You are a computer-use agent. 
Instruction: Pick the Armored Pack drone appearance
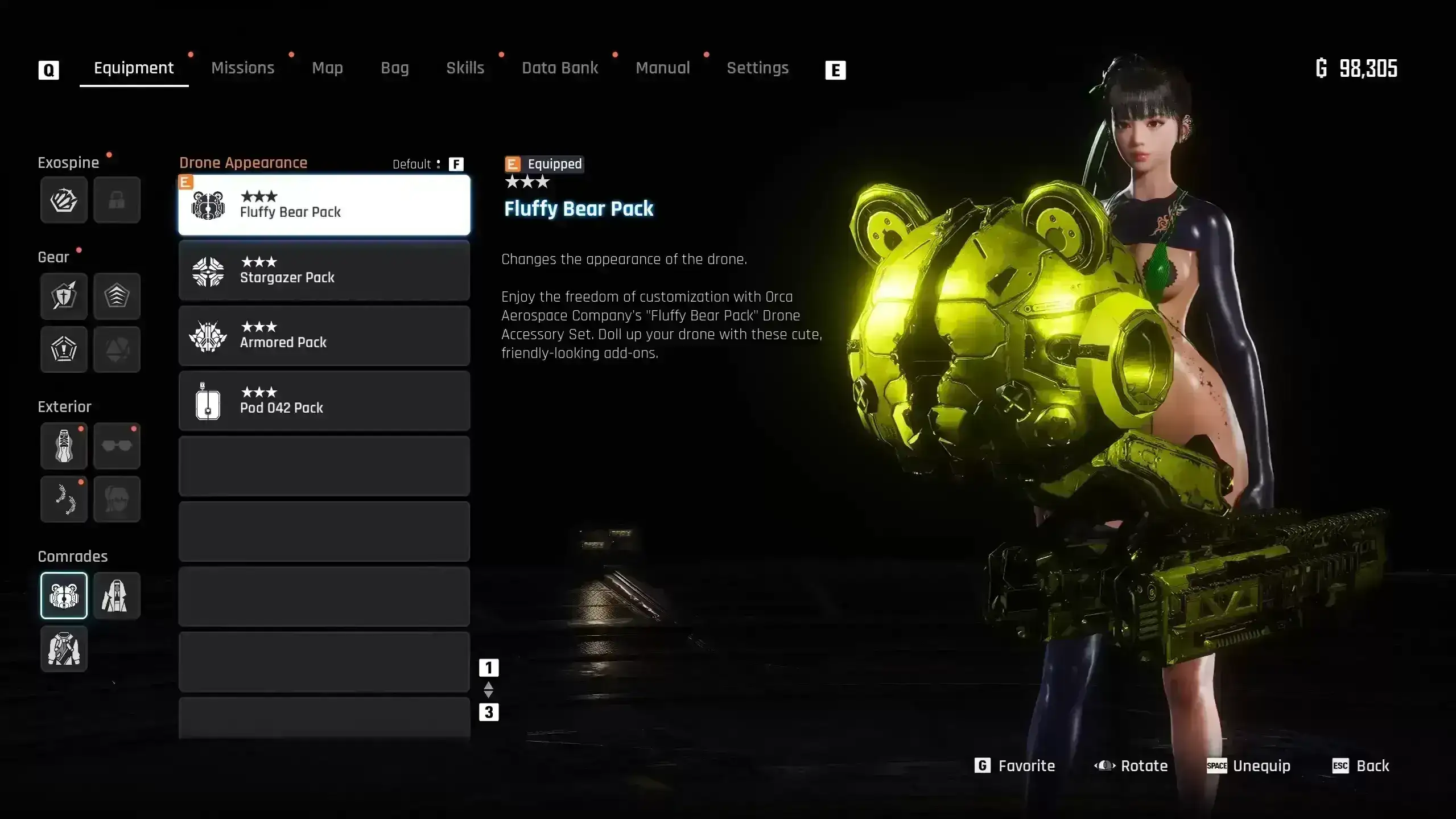coord(324,336)
